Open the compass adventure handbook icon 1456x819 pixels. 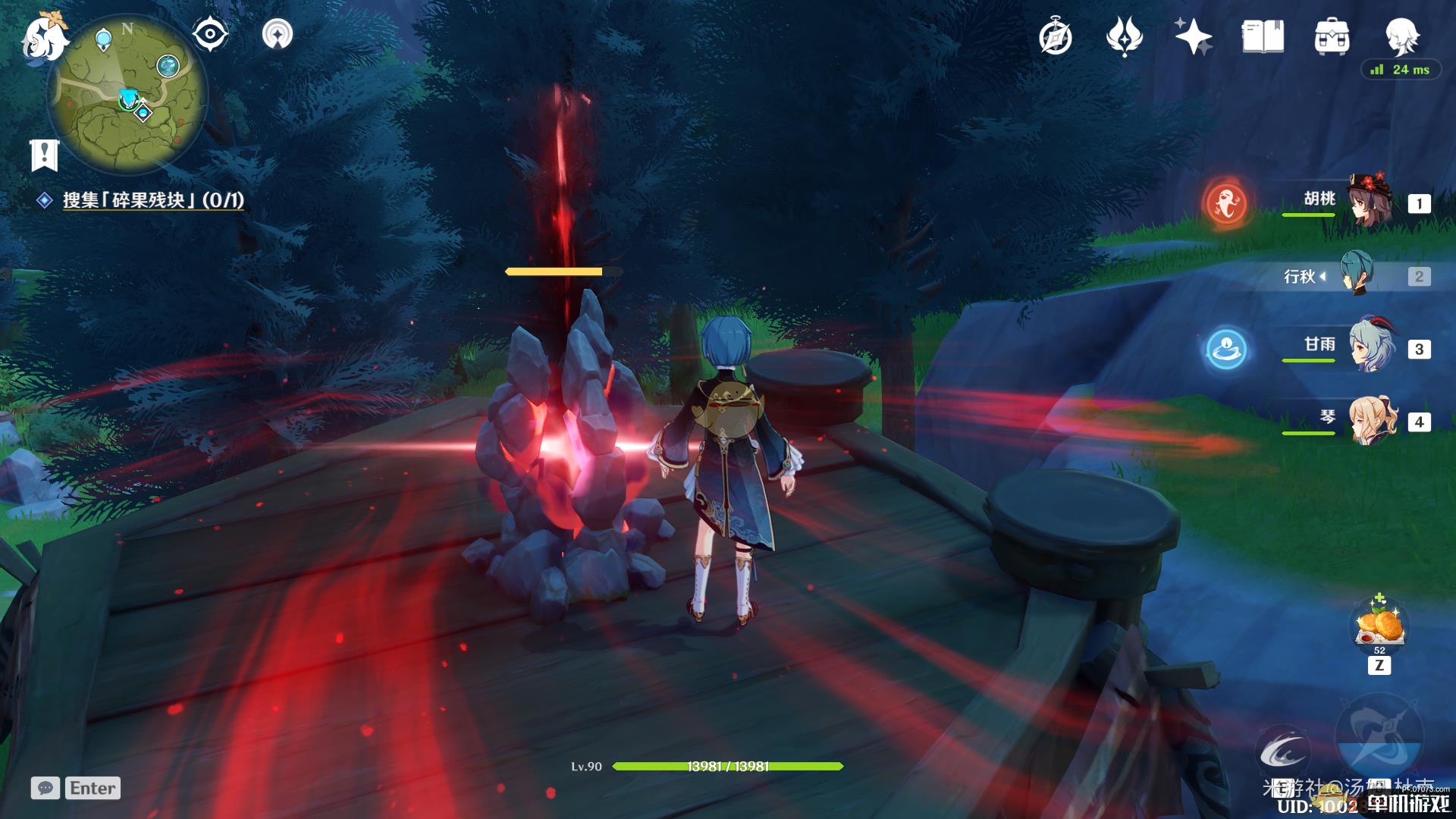1055,36
